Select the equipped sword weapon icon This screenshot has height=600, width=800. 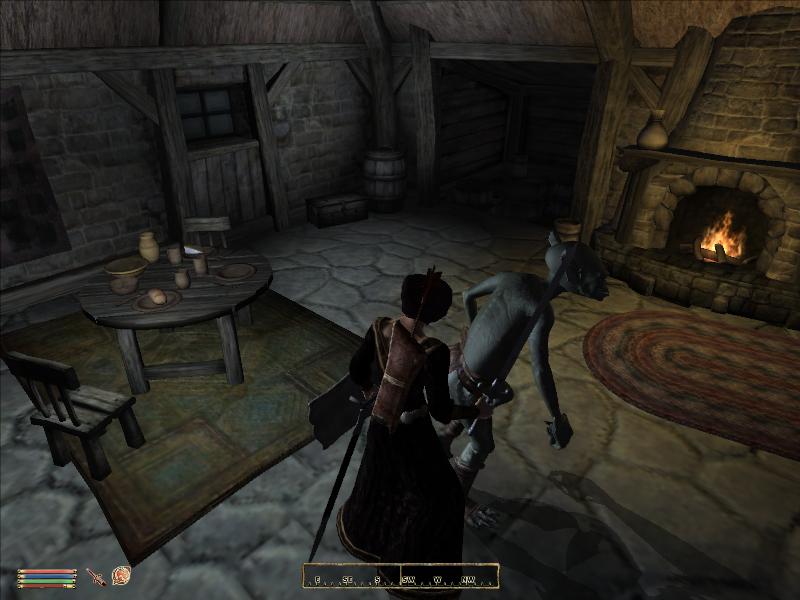[x=96, y=576]
